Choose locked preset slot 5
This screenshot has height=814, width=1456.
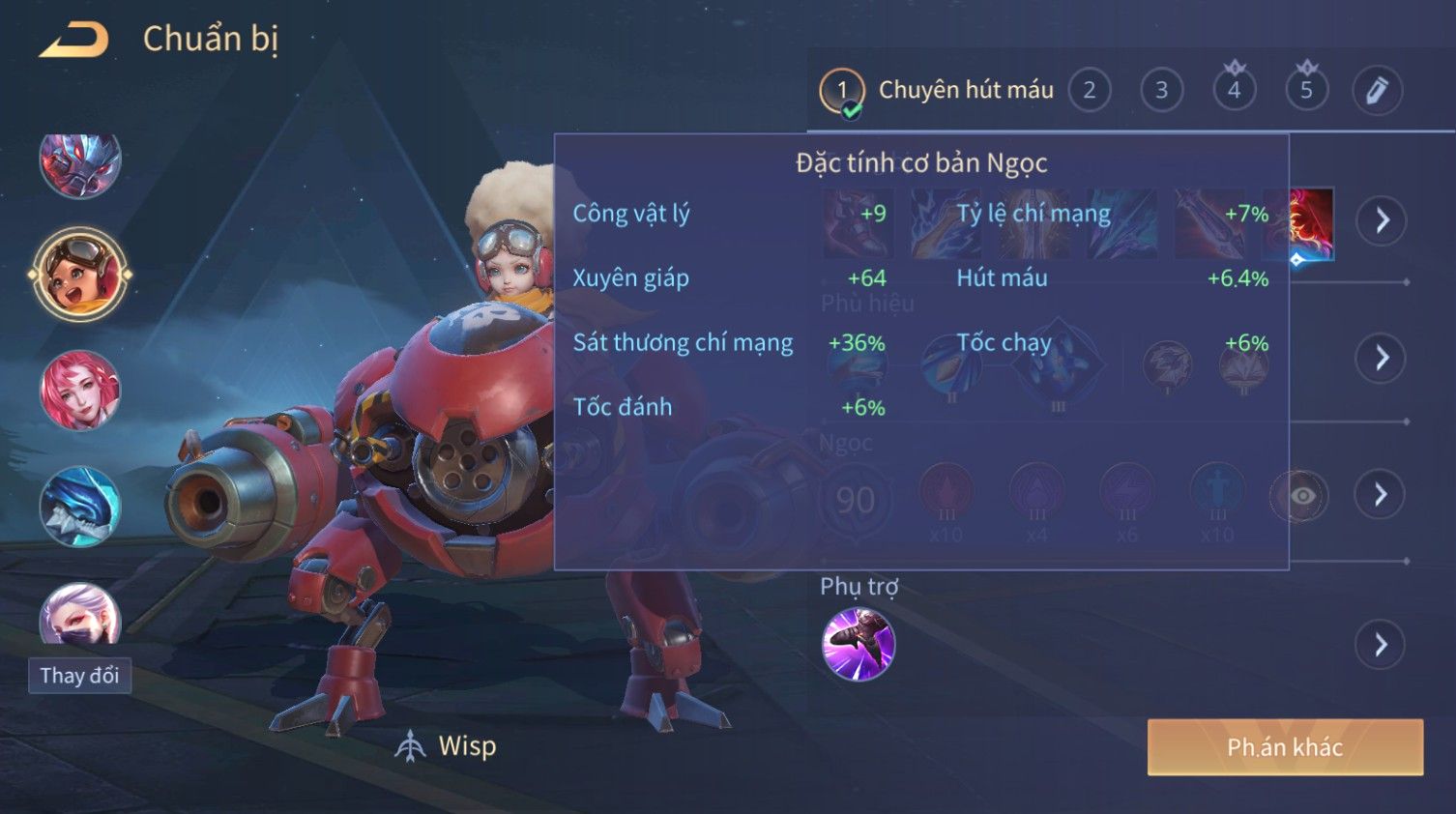click(x=1306, y=90)
